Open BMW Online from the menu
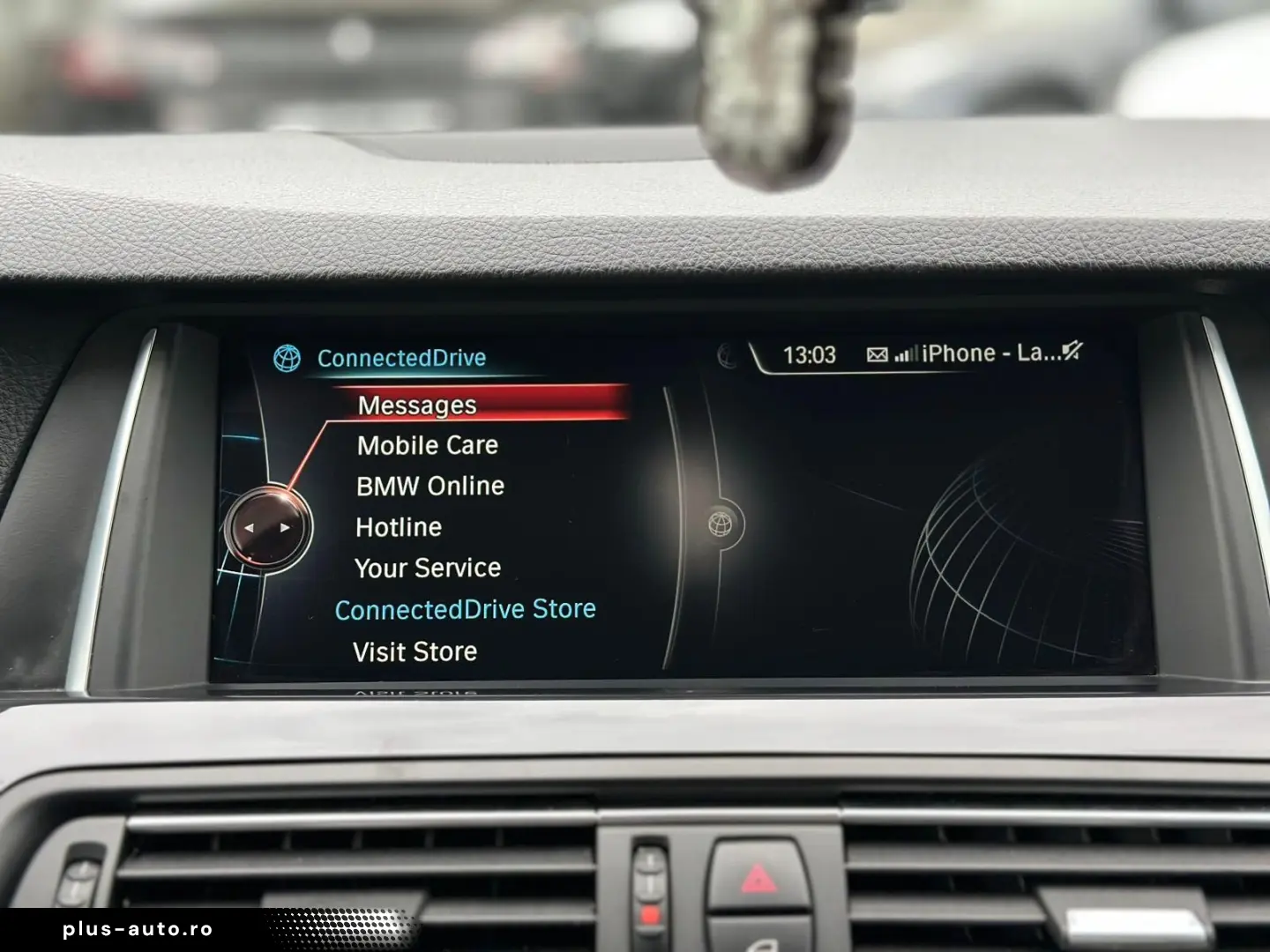Viewport: 1270px width, 952px height. click(430, 486)
